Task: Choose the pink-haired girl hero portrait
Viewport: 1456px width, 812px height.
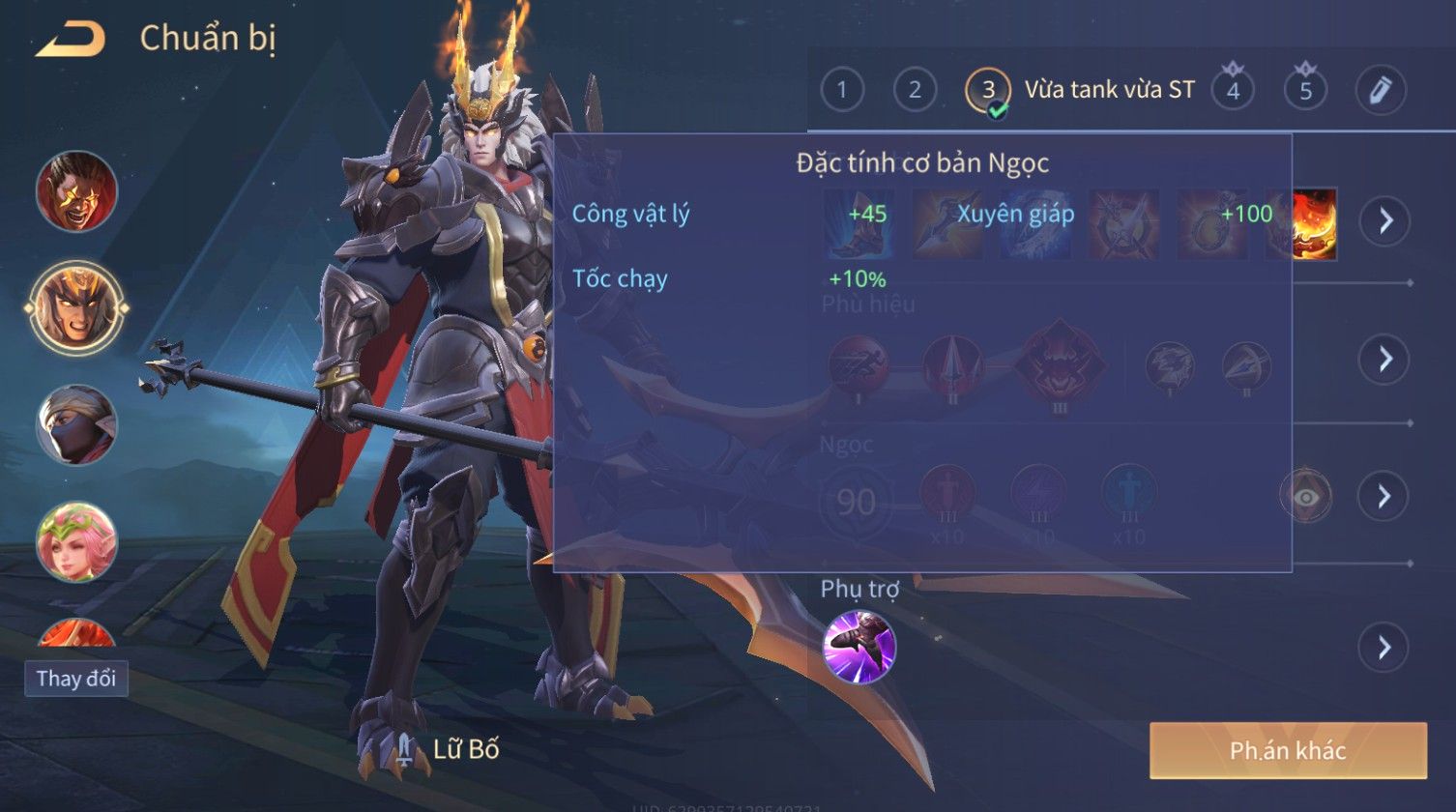Action: click(x=77, y=541)
